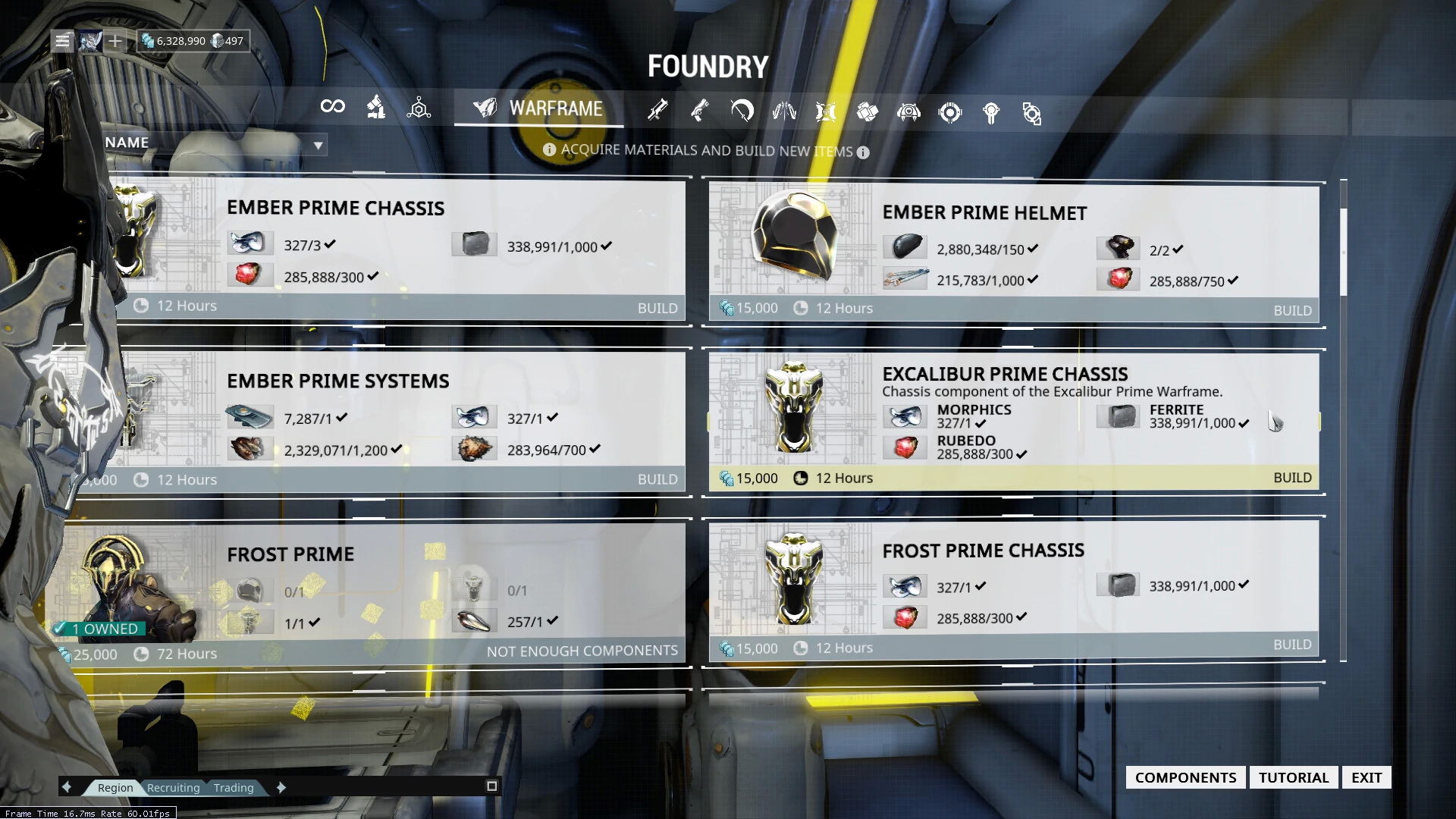Screen dimensions: 1456x819
Task: Select the WARFRAME category tab
Action: [538, 108]
